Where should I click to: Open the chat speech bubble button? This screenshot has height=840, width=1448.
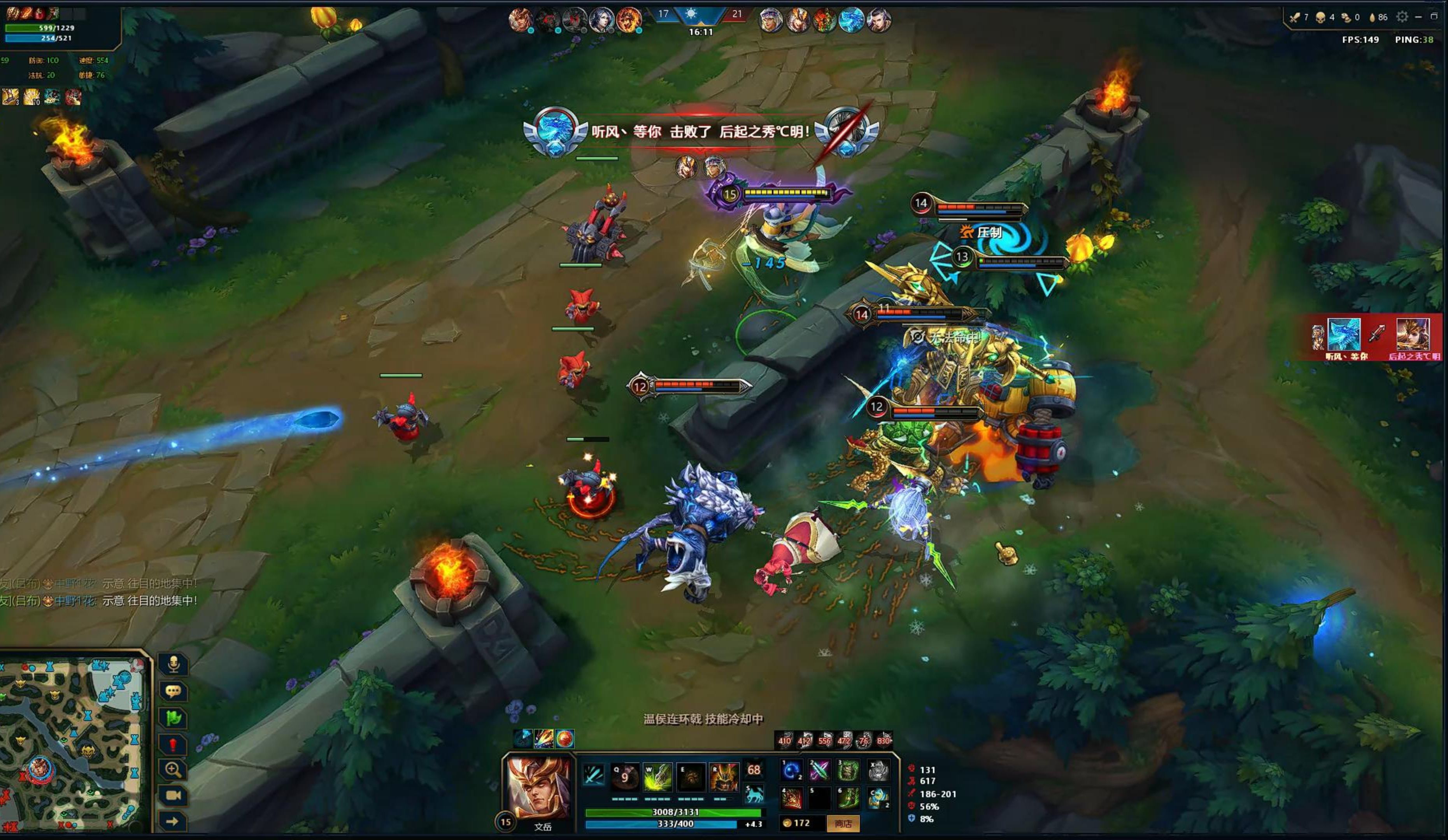(173, 691)
